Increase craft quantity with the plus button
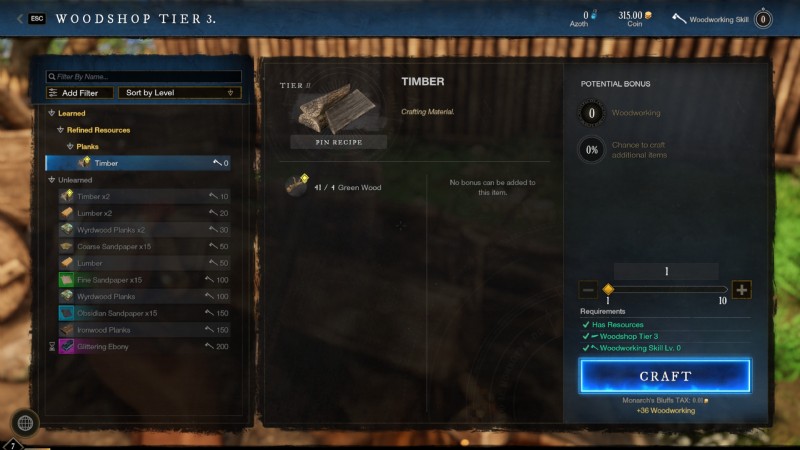Screen dimensions: 800x450 (741, 290)
